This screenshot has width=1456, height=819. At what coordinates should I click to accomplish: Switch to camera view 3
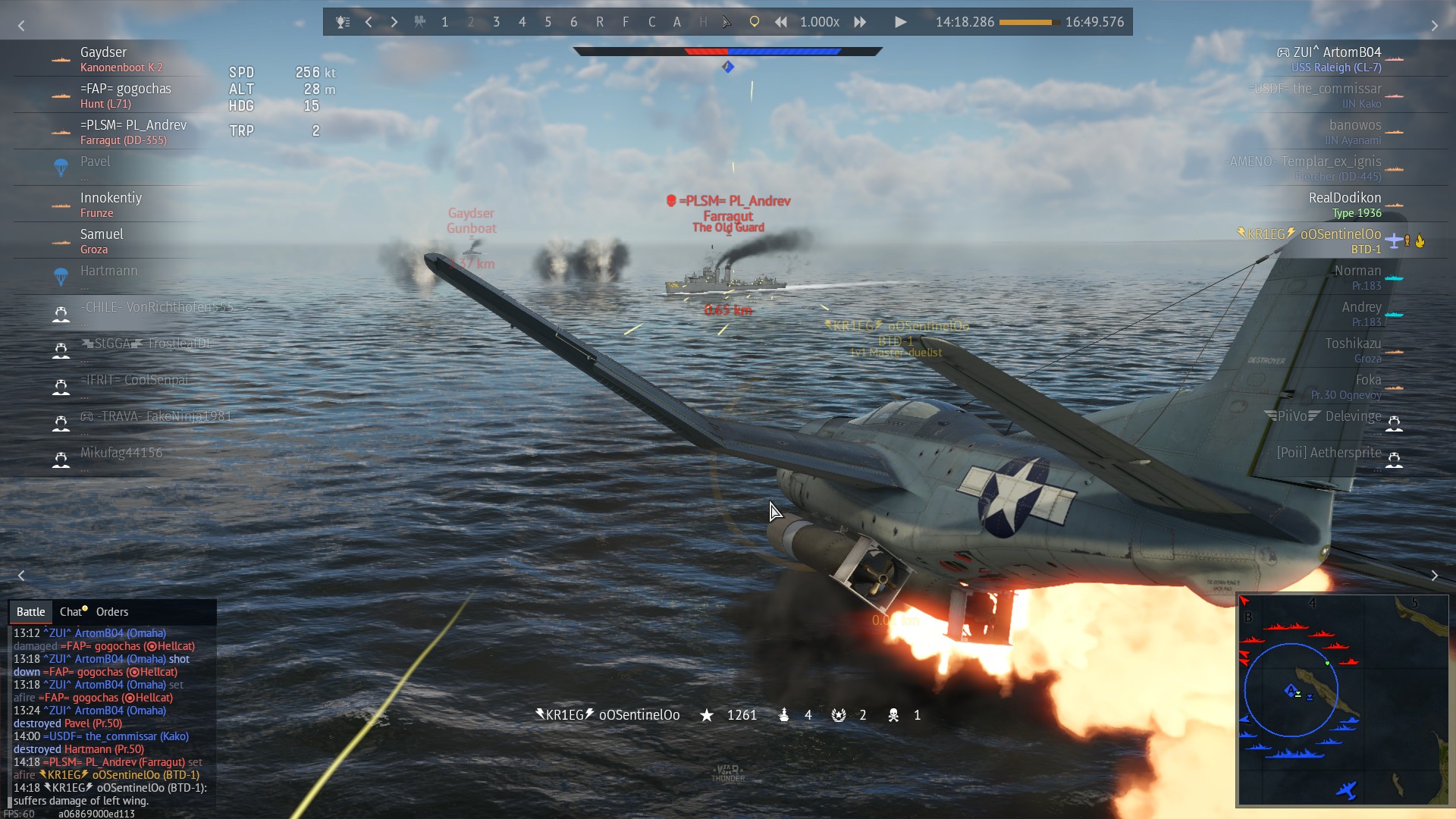tap(497, 22)
